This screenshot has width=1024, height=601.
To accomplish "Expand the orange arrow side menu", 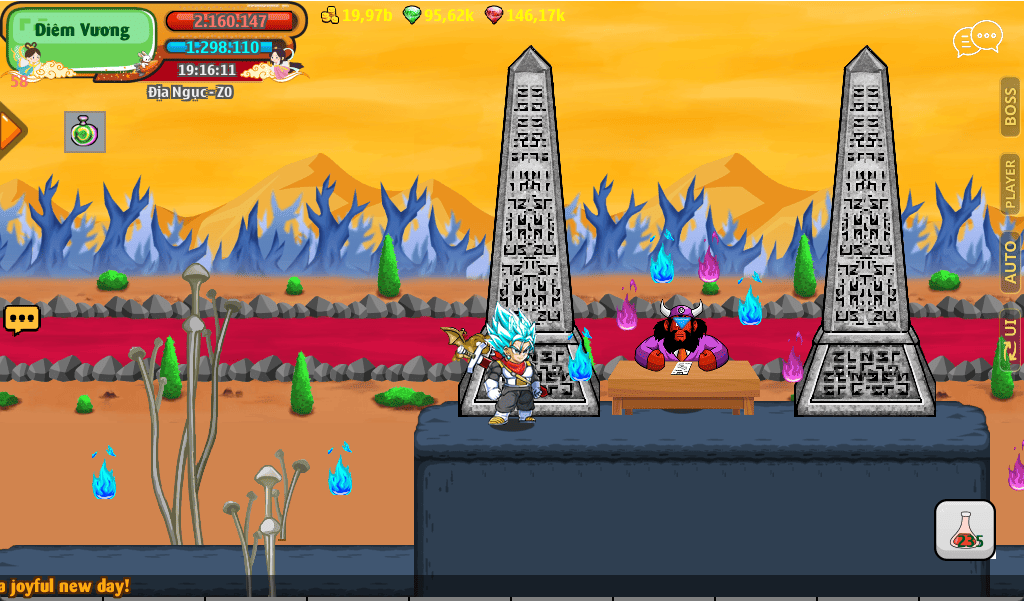I will click(x=10, y=130).
